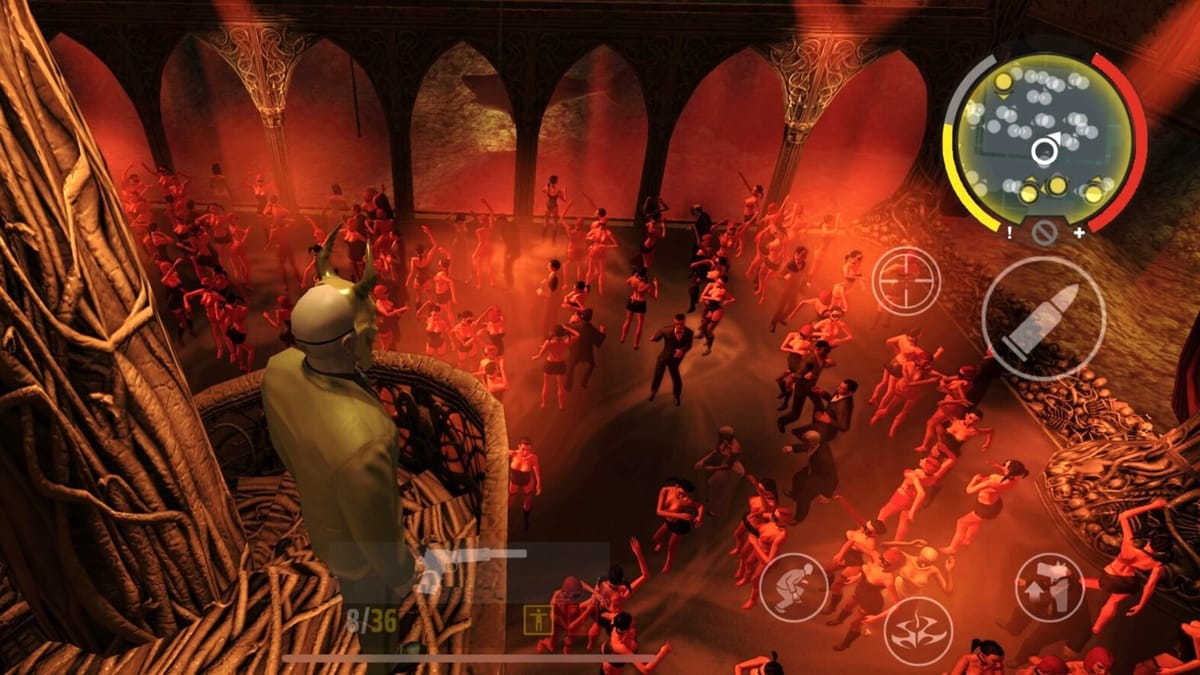
Task: Select the equipped pistol weapon icon
Action: tap(470, 568)
